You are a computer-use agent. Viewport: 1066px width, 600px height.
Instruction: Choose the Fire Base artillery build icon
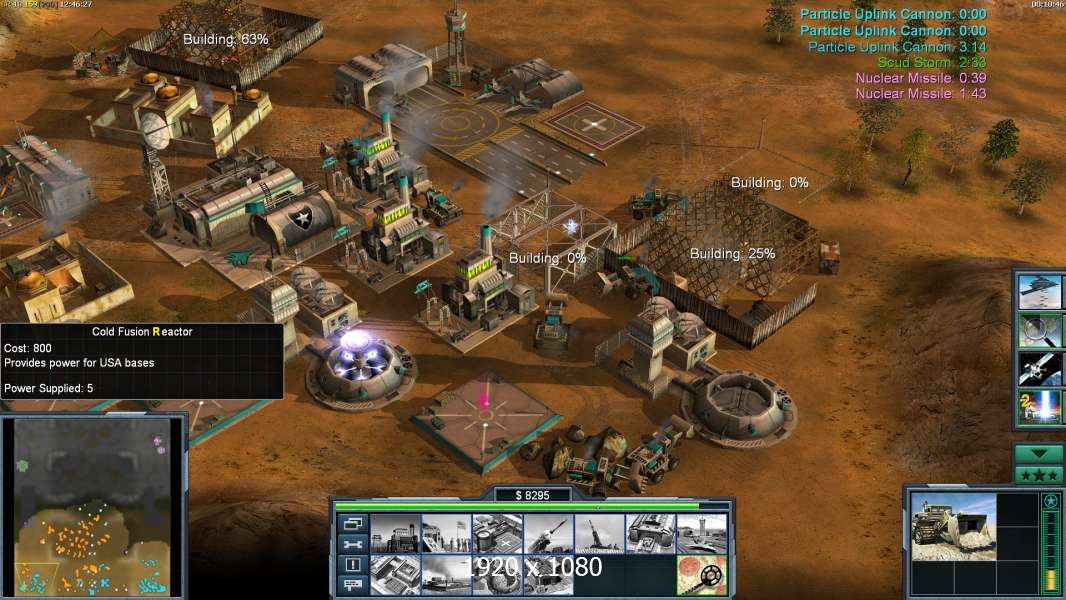point(599,534)
